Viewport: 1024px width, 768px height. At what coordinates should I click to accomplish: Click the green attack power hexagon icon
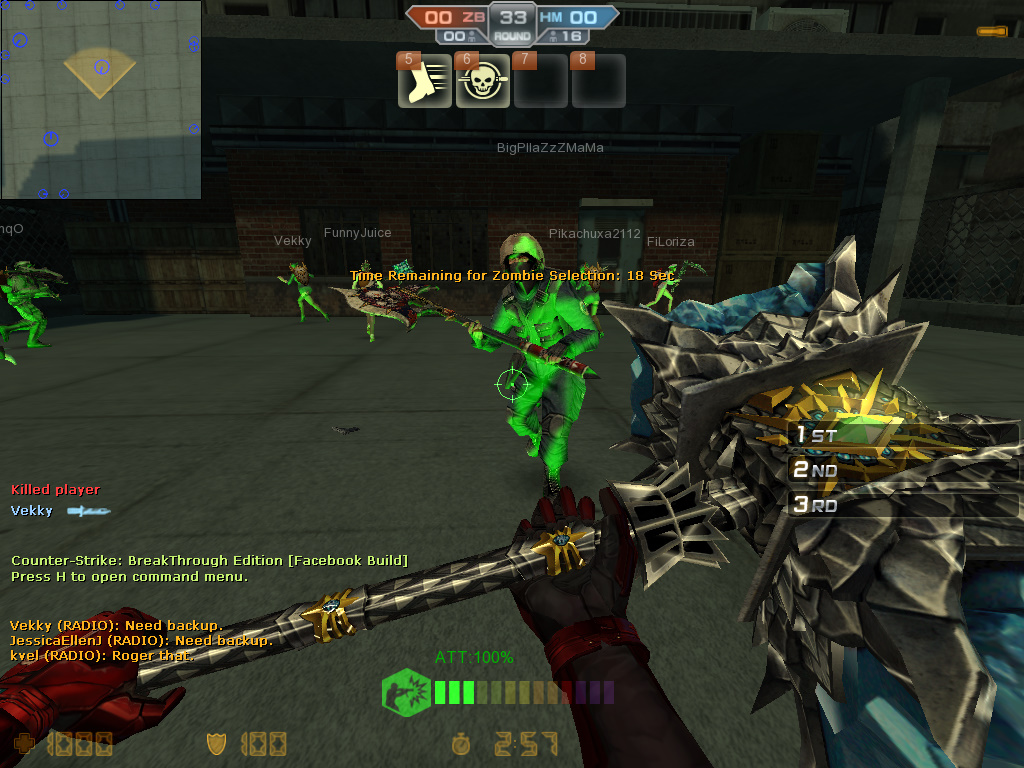click(x=406, y=692)
